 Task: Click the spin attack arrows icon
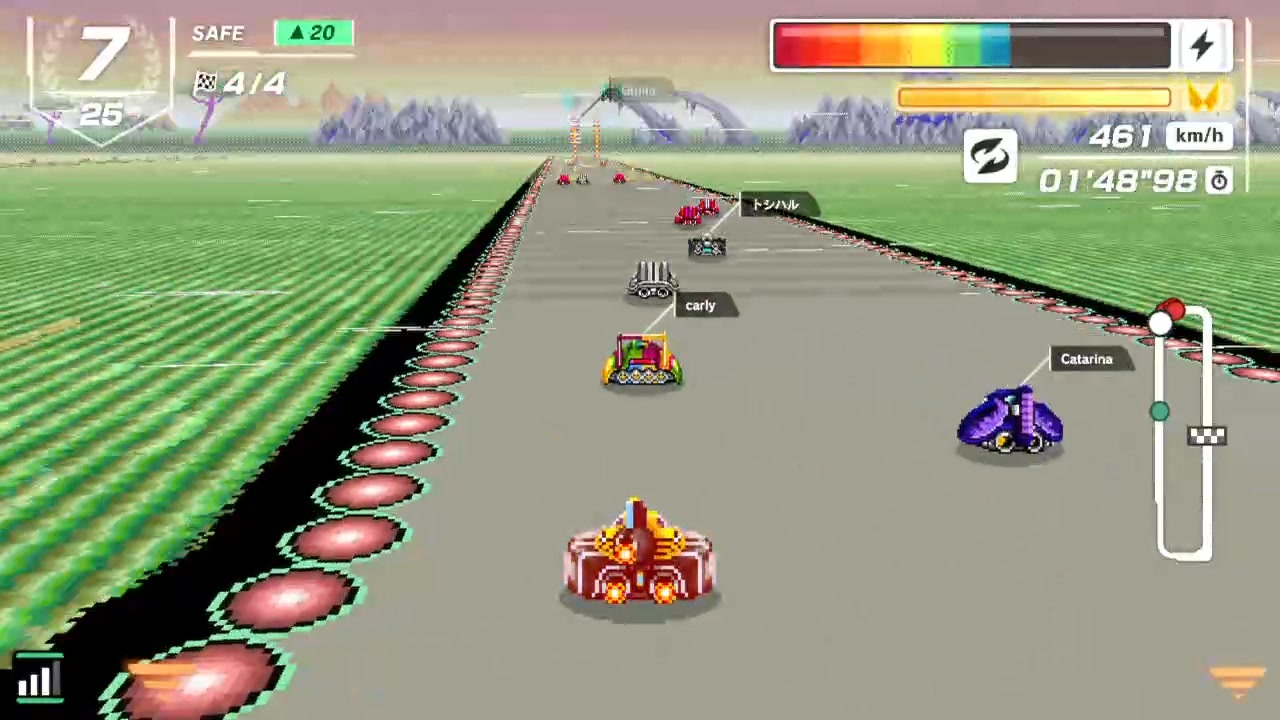pyautogui.click(x=990, y=157)
